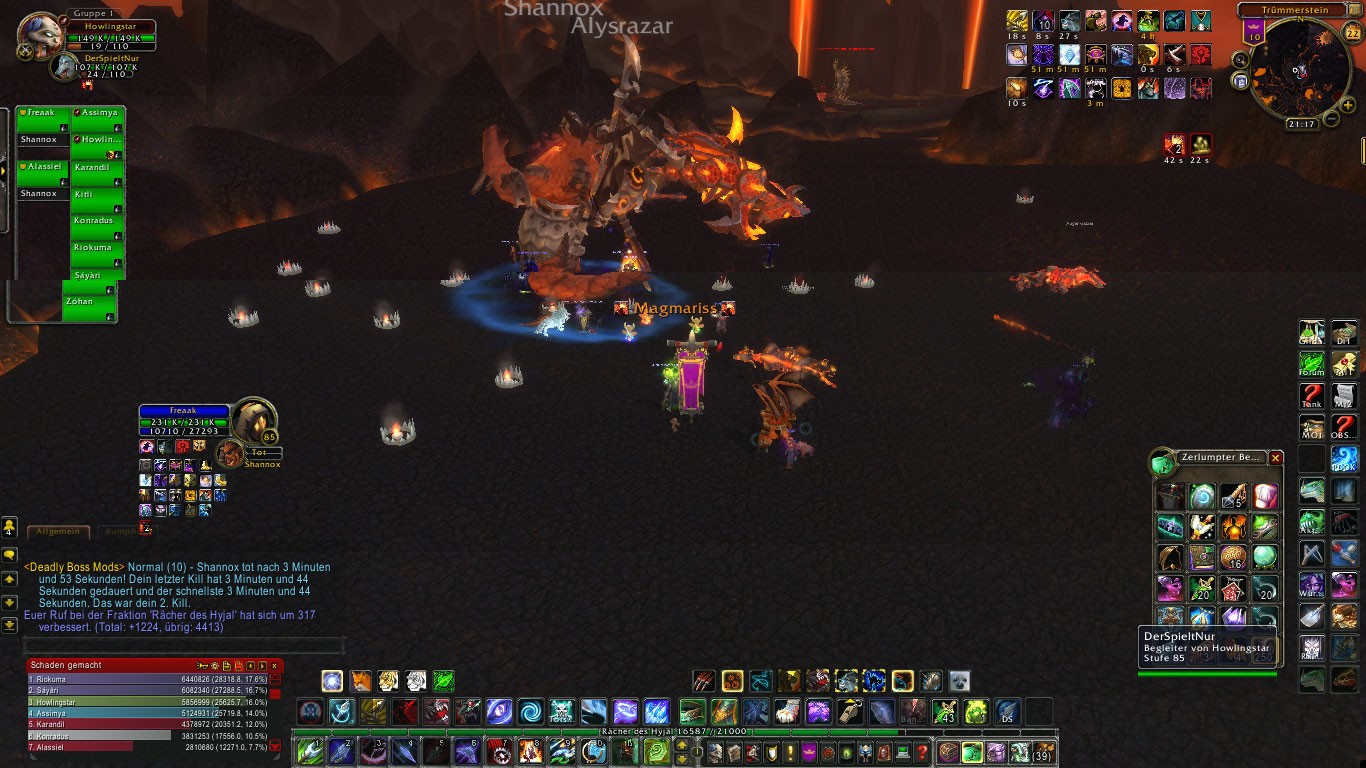Viewport: 1366px width, 768px height.
Task: Close the Zerlumpter Beutel bag window
Action: (x=1275, y=458)
